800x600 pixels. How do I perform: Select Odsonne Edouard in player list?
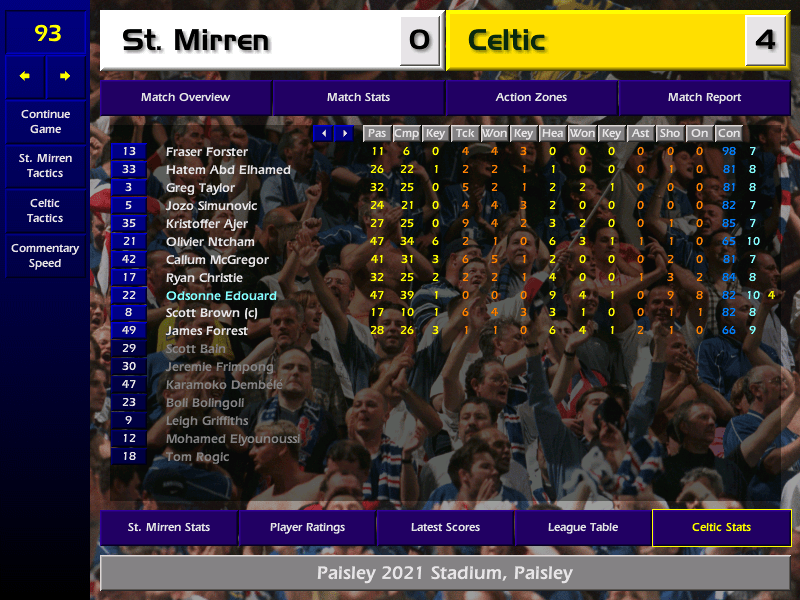click(221, 296)
